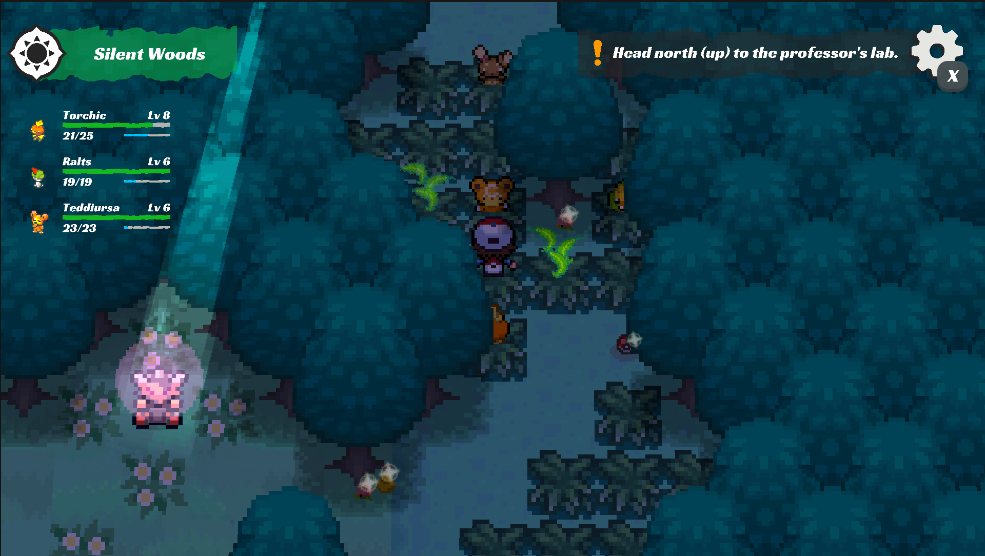This screenshot has width=985, height=556.
Task: Open the settings gear menu
Action: [936, 50]
